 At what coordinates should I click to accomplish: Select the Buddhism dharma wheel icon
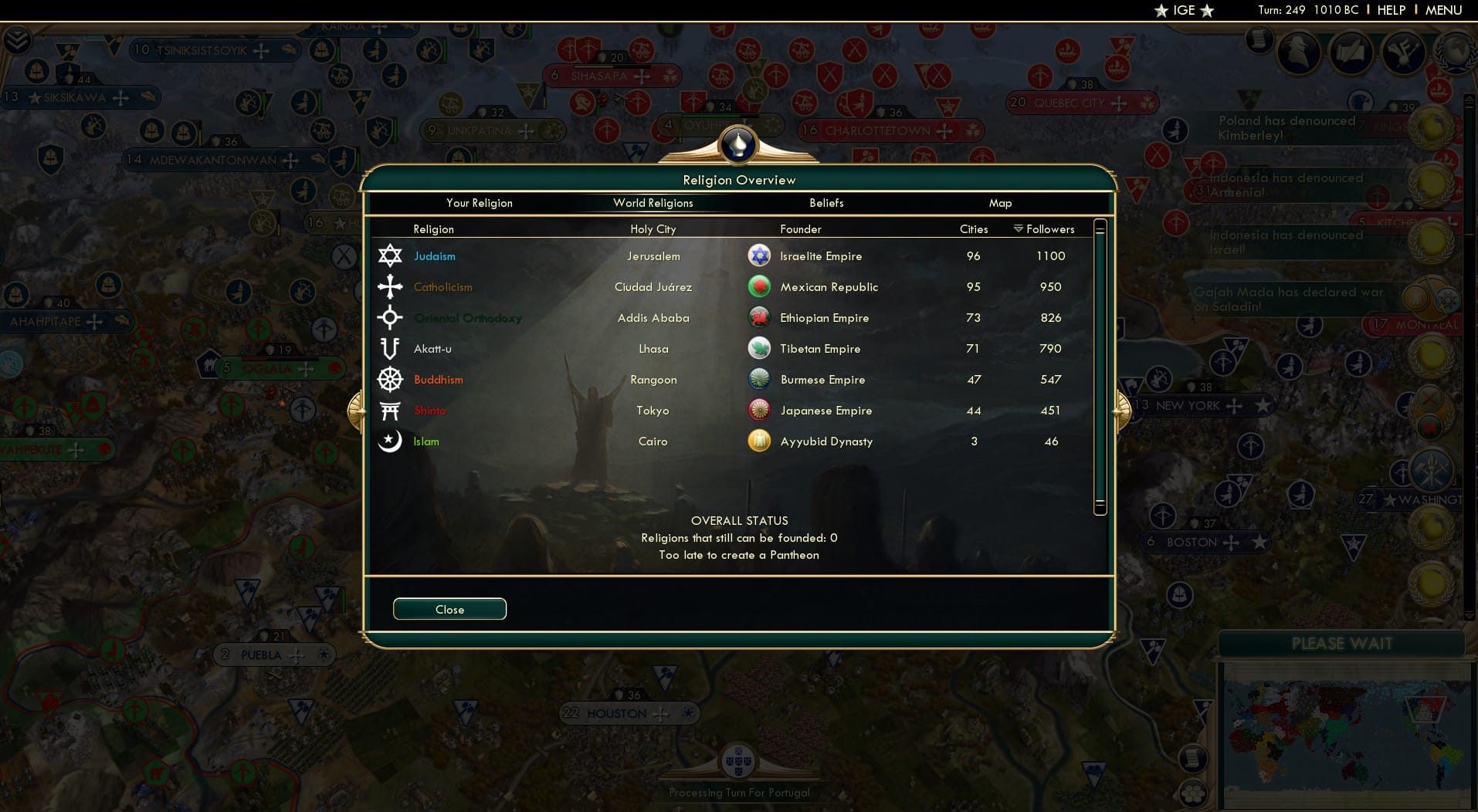coord(390,380)
